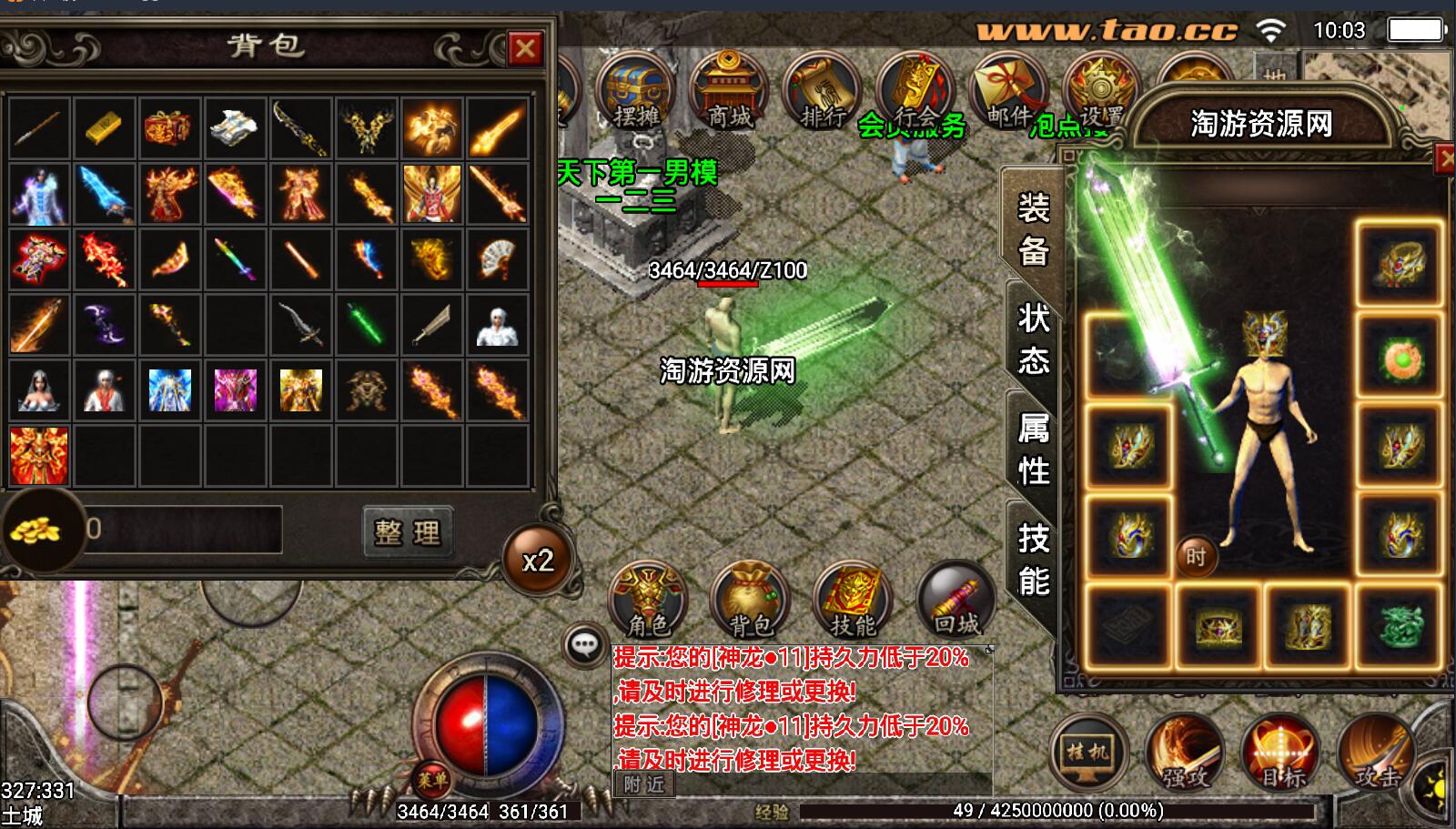The image size is (1456, 829).
Task: Check the 邮件 mail icon
Action: point(1007,92)
